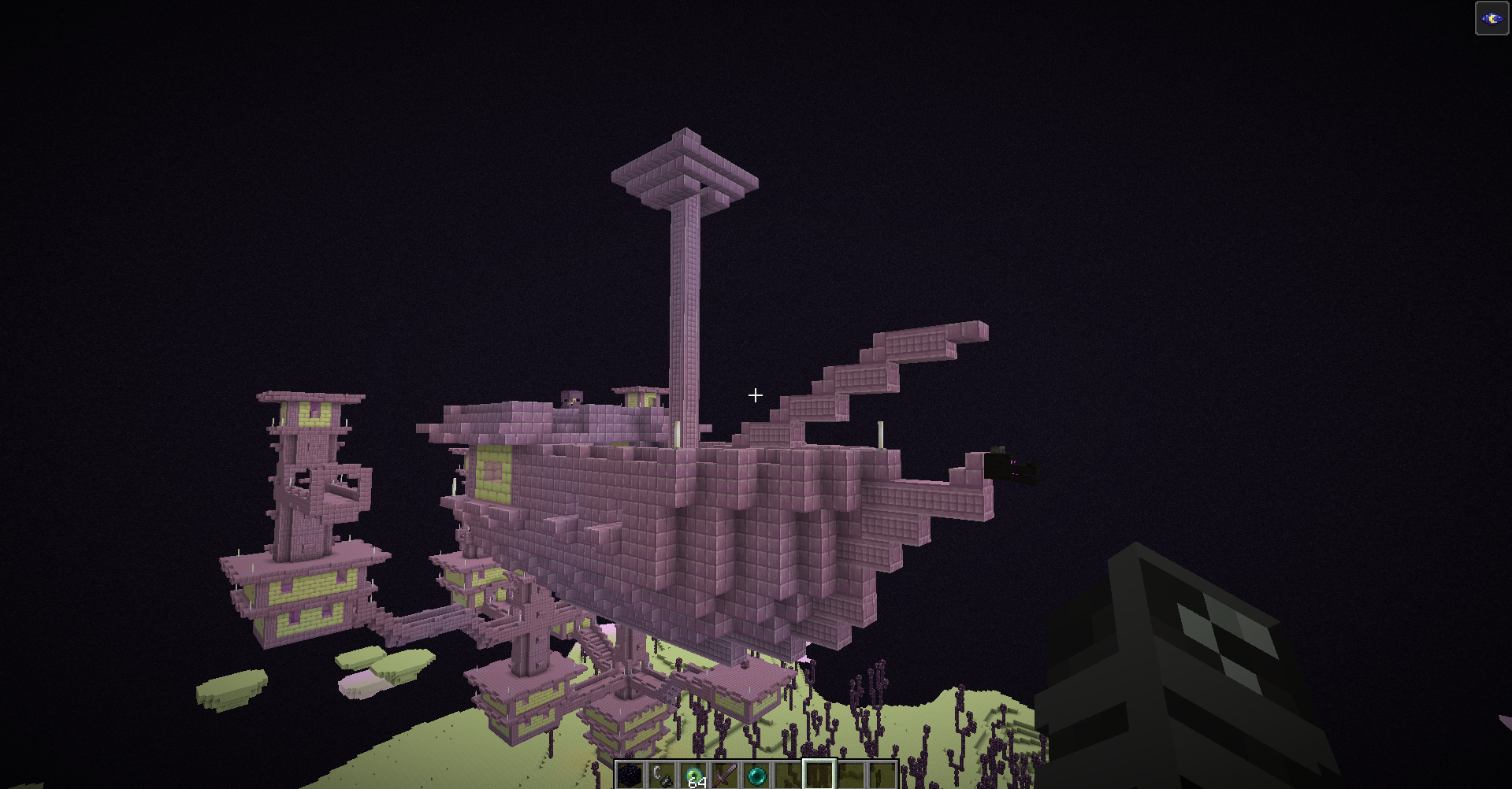Select the sword in the hotbar

(x=724, y=775)
